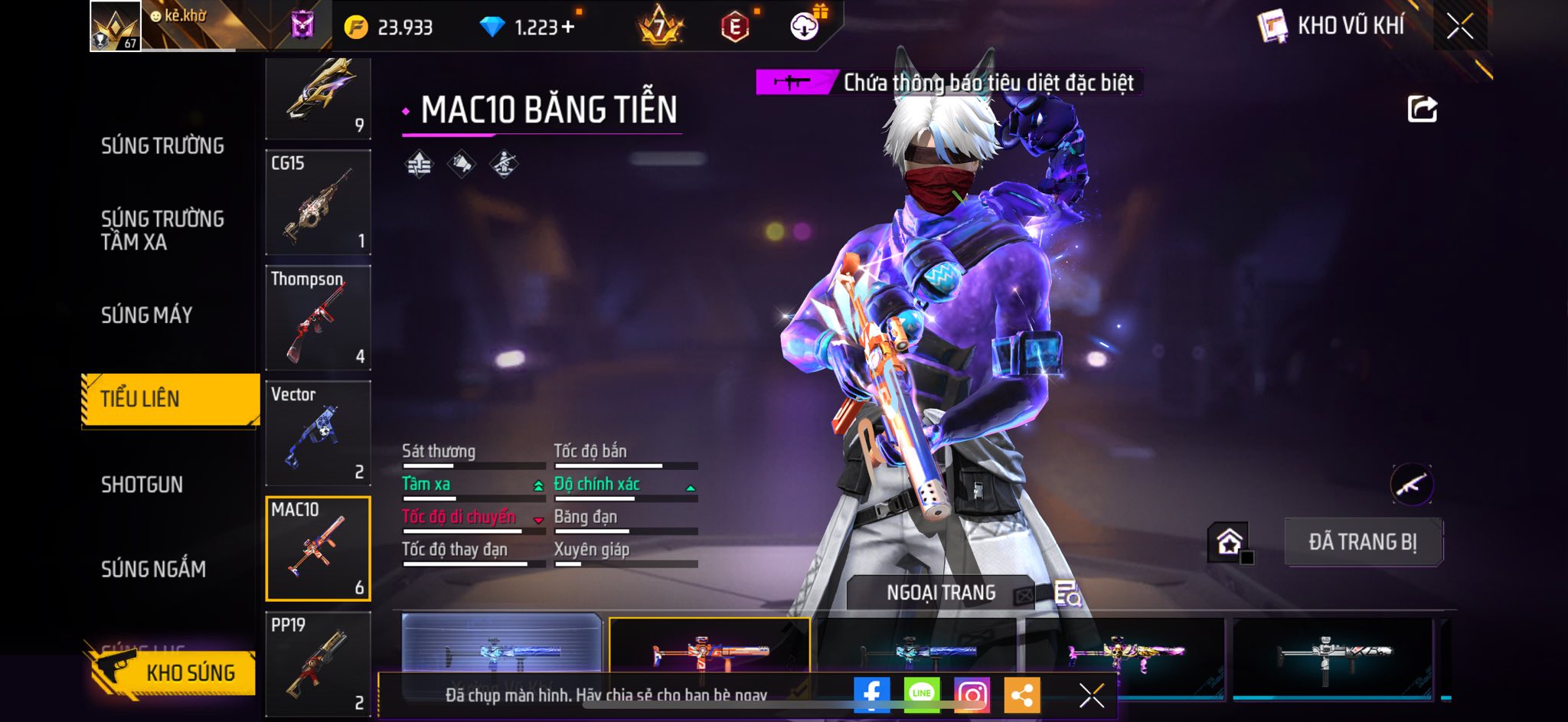This screenshot has height=722, width=1568.
Task: Share screenshot to Facebook
Action: 871,694
